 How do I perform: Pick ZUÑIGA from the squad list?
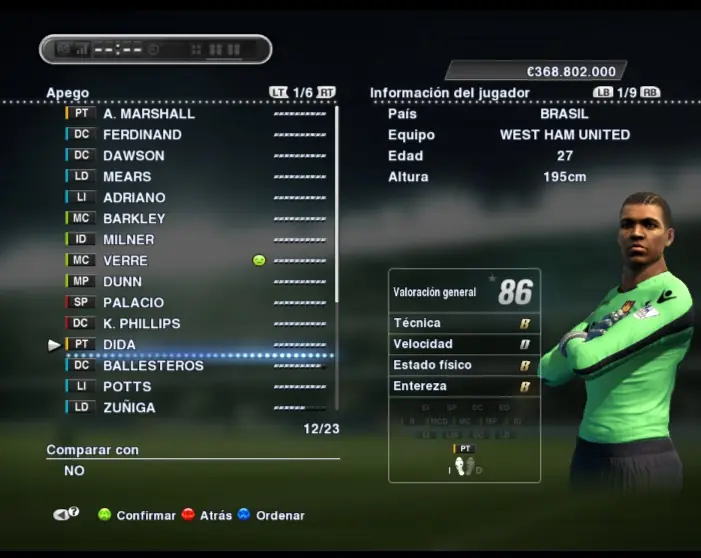coord(129,408)
